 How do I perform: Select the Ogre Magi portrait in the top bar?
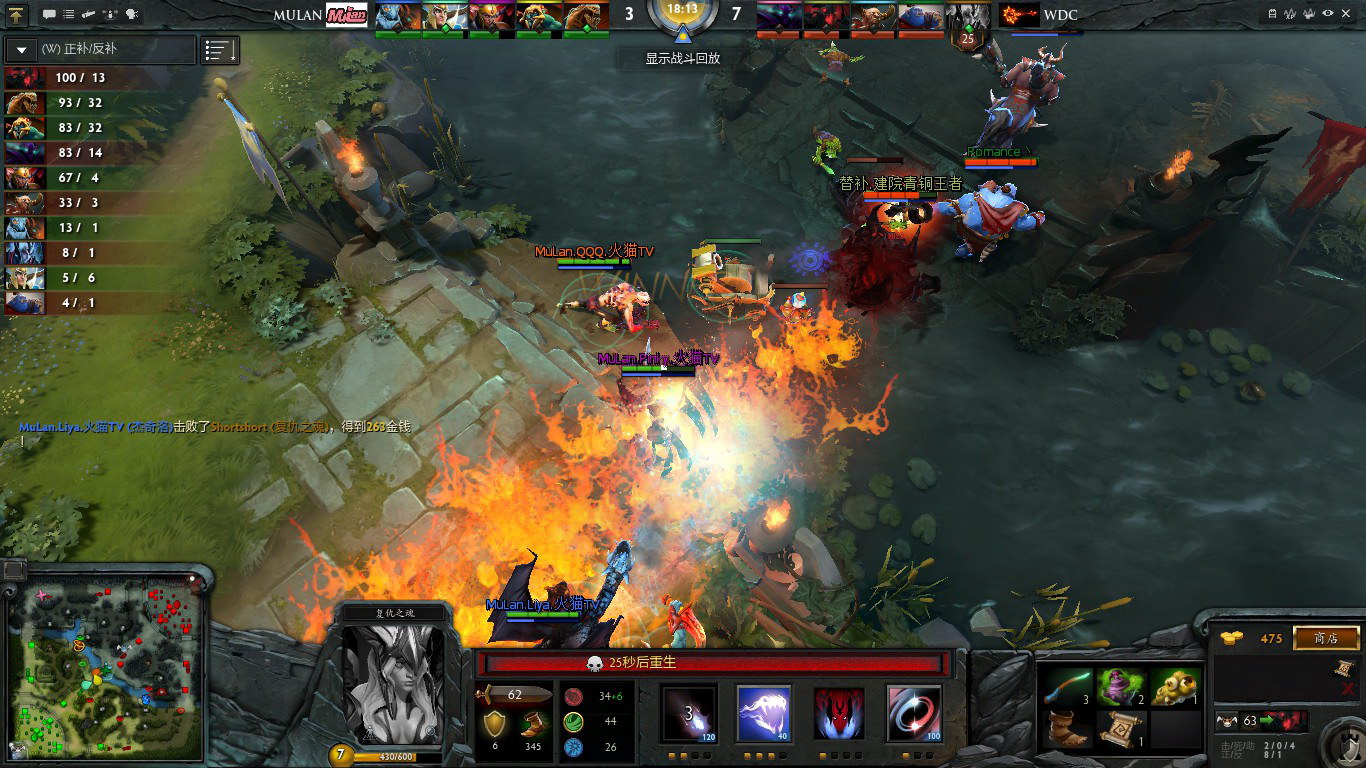point(921,16)
